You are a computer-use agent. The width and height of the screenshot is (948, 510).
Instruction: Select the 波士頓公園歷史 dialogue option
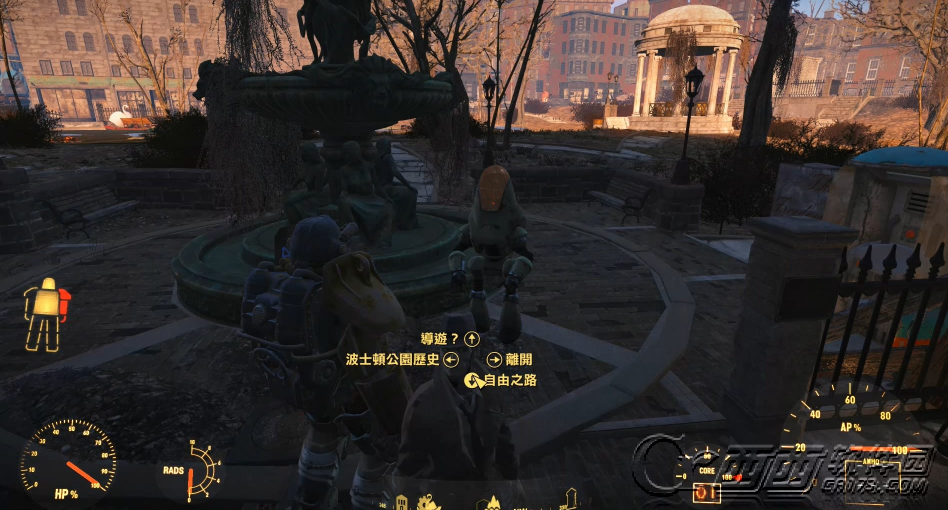click(392, 360)
